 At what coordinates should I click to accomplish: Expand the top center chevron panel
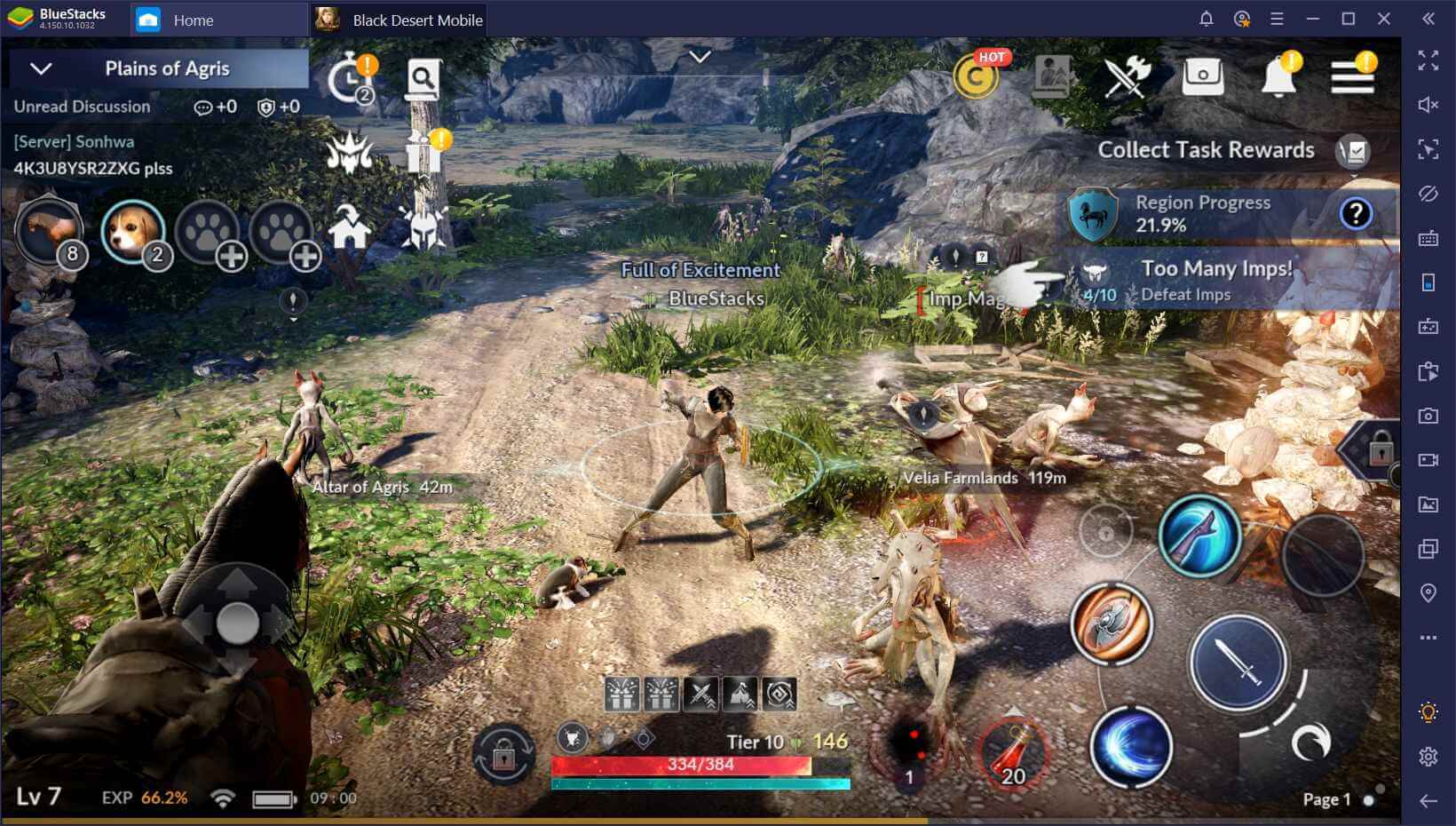(x=700, y=57)
